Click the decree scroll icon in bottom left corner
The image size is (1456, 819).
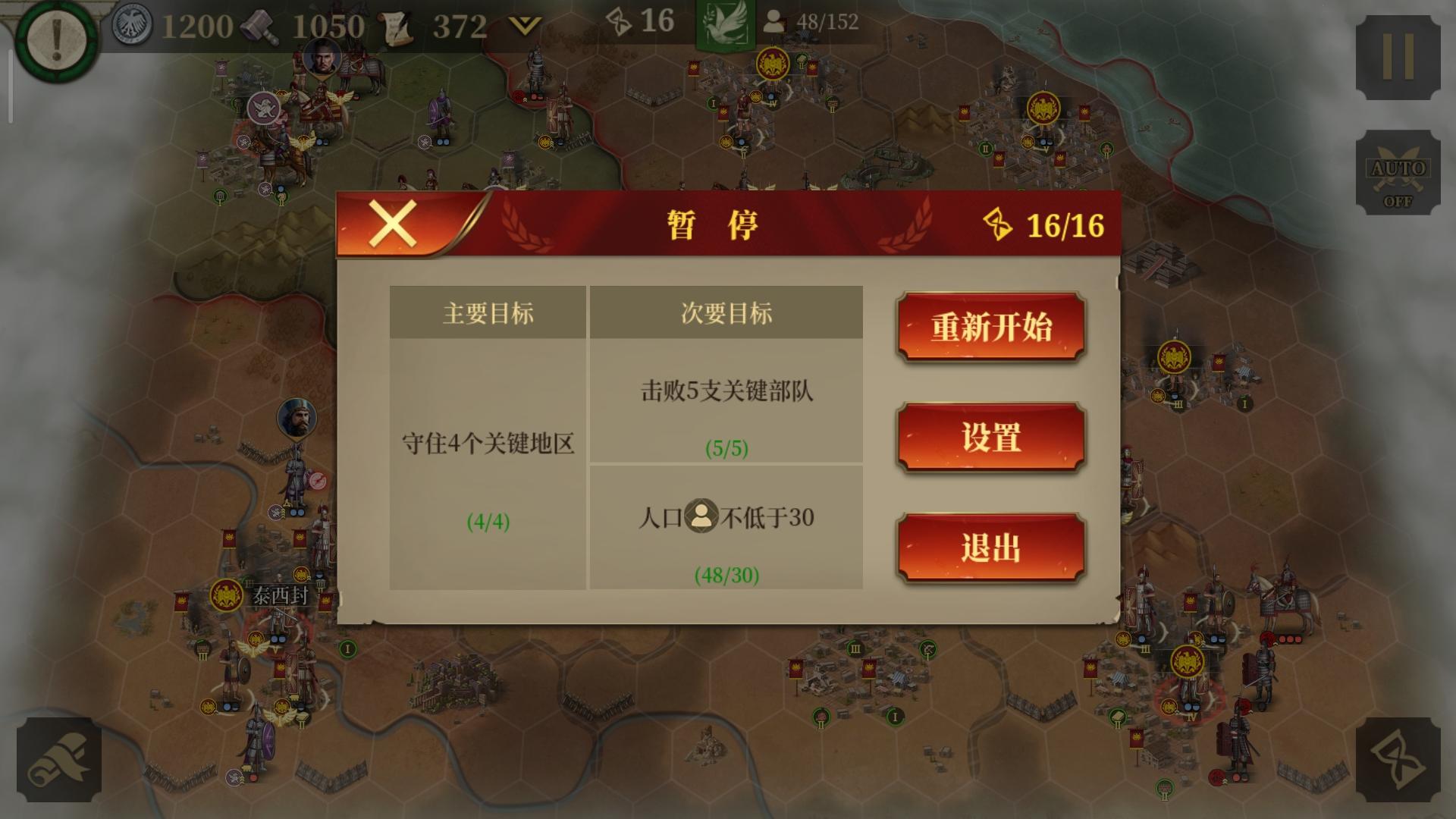pos(59,761)
